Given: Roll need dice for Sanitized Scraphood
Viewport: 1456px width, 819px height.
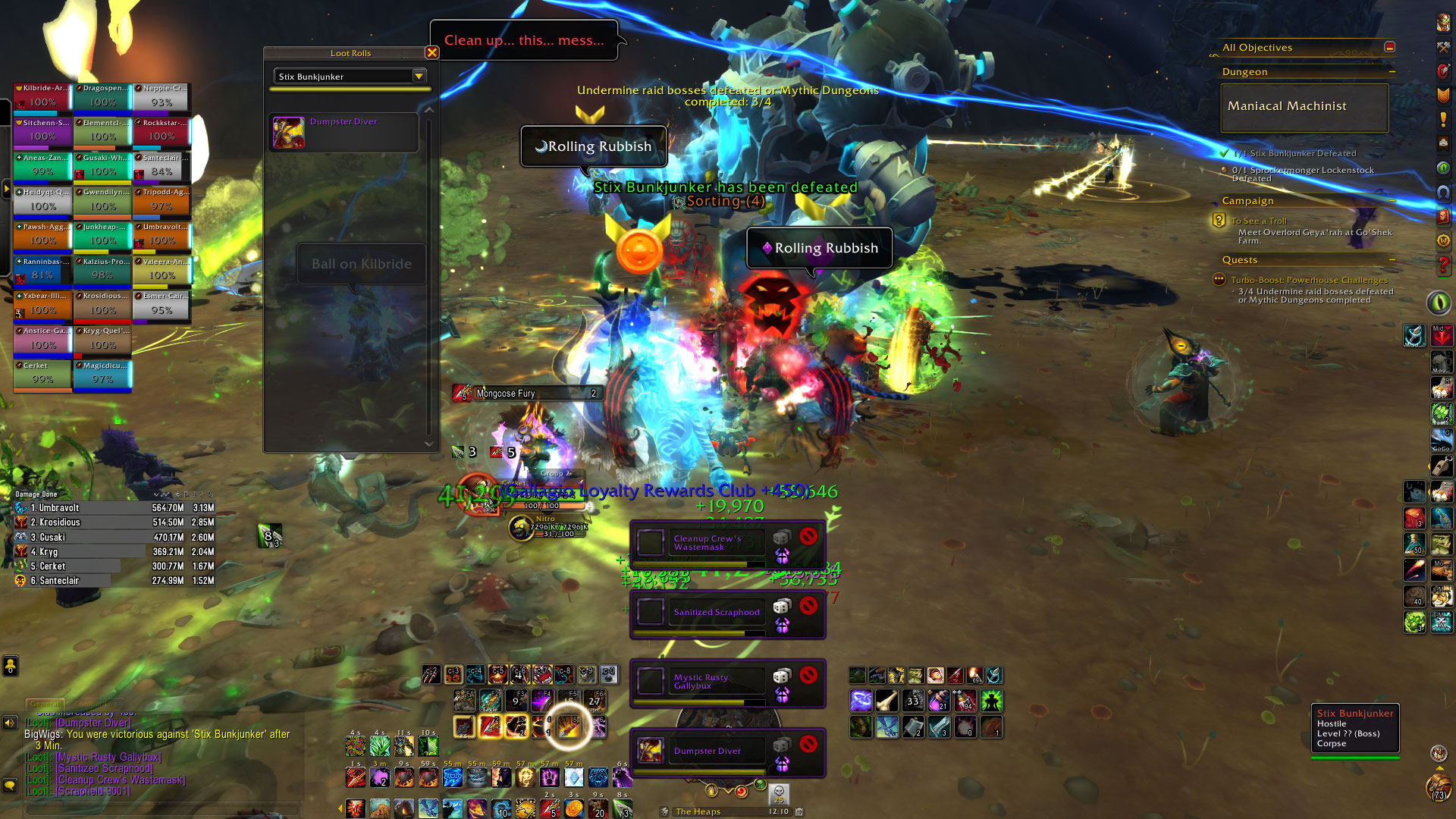Looking at the screenshot, I should [781, 606].
